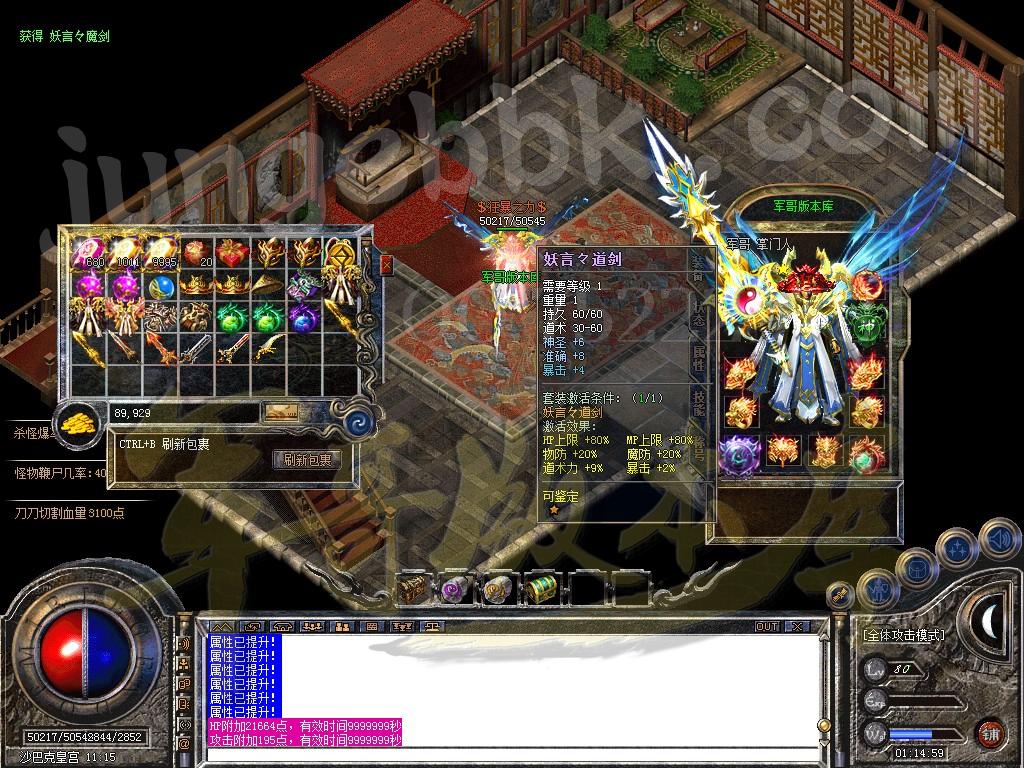Click the 刷新包裹 refresh bag button

point(306,460)
